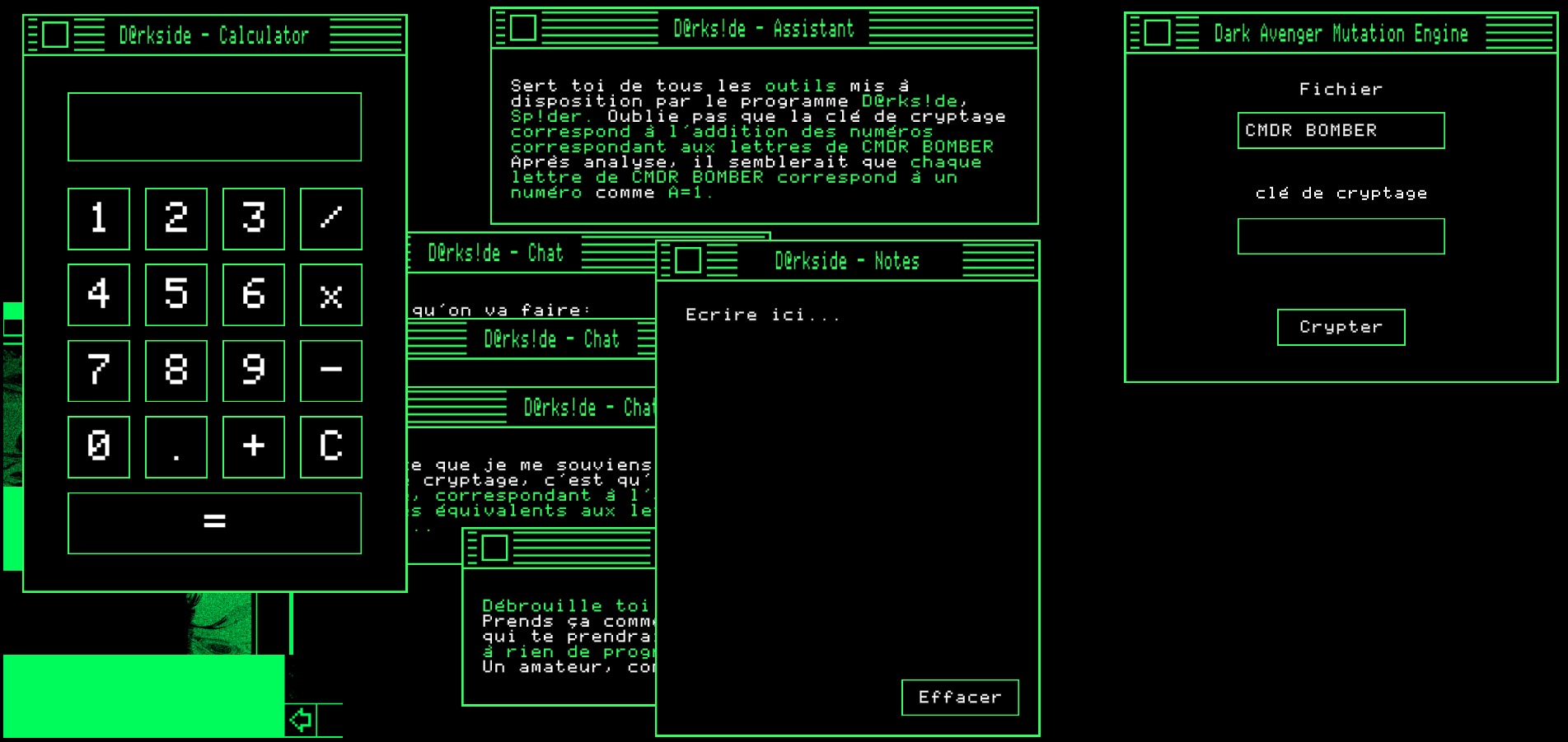Close the Assistant window via title bar square
Viewport: 1568px width, 742px height.
click(x=523, y=28)
